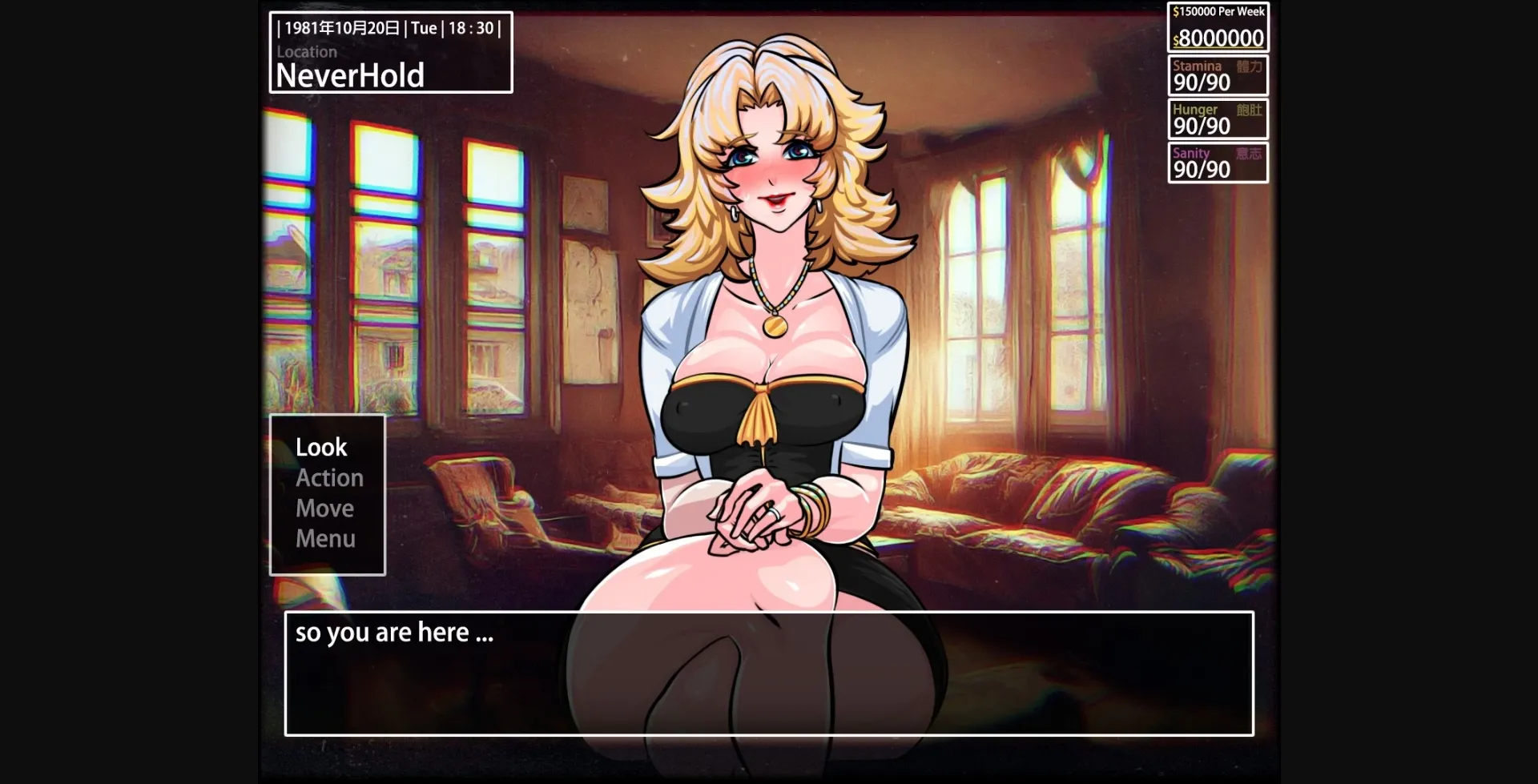Viewport: 1538px width, 784px height.
Task: Click the command panel containing Look
Action: pyautogui.click(x=327, y=493)
